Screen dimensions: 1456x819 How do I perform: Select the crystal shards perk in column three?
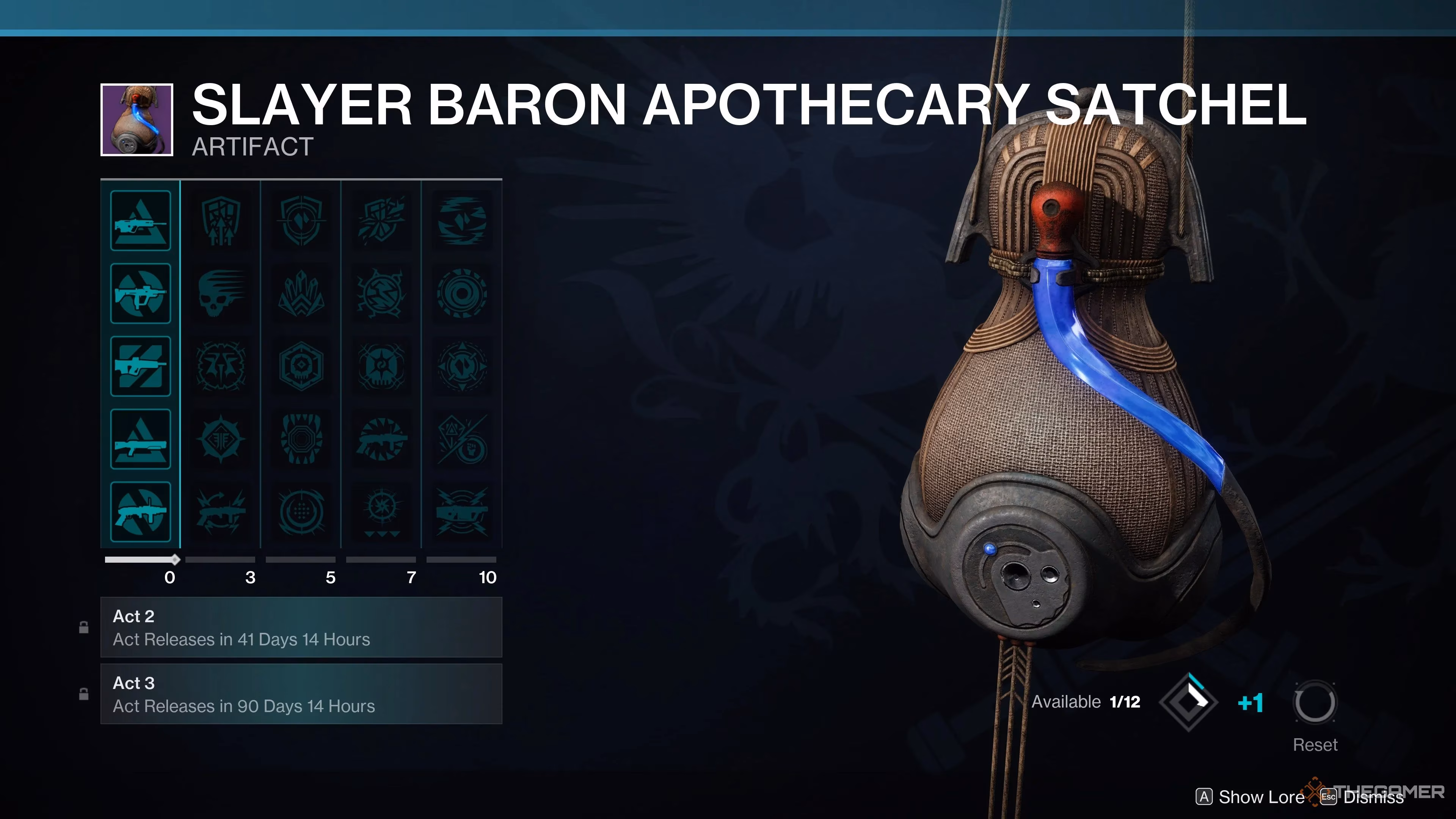(301, 293)
